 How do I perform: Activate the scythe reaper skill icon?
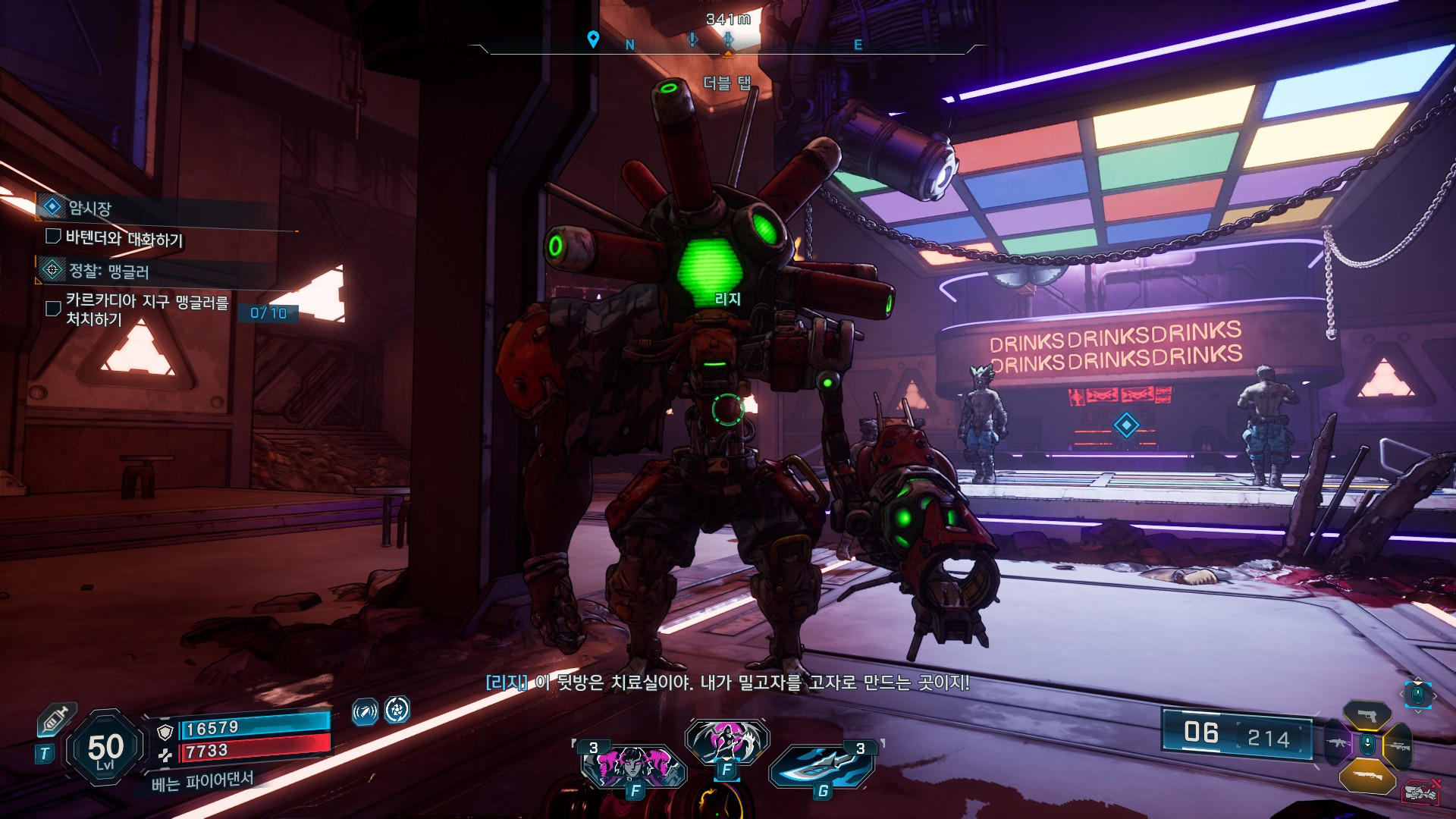click(726, 741)
